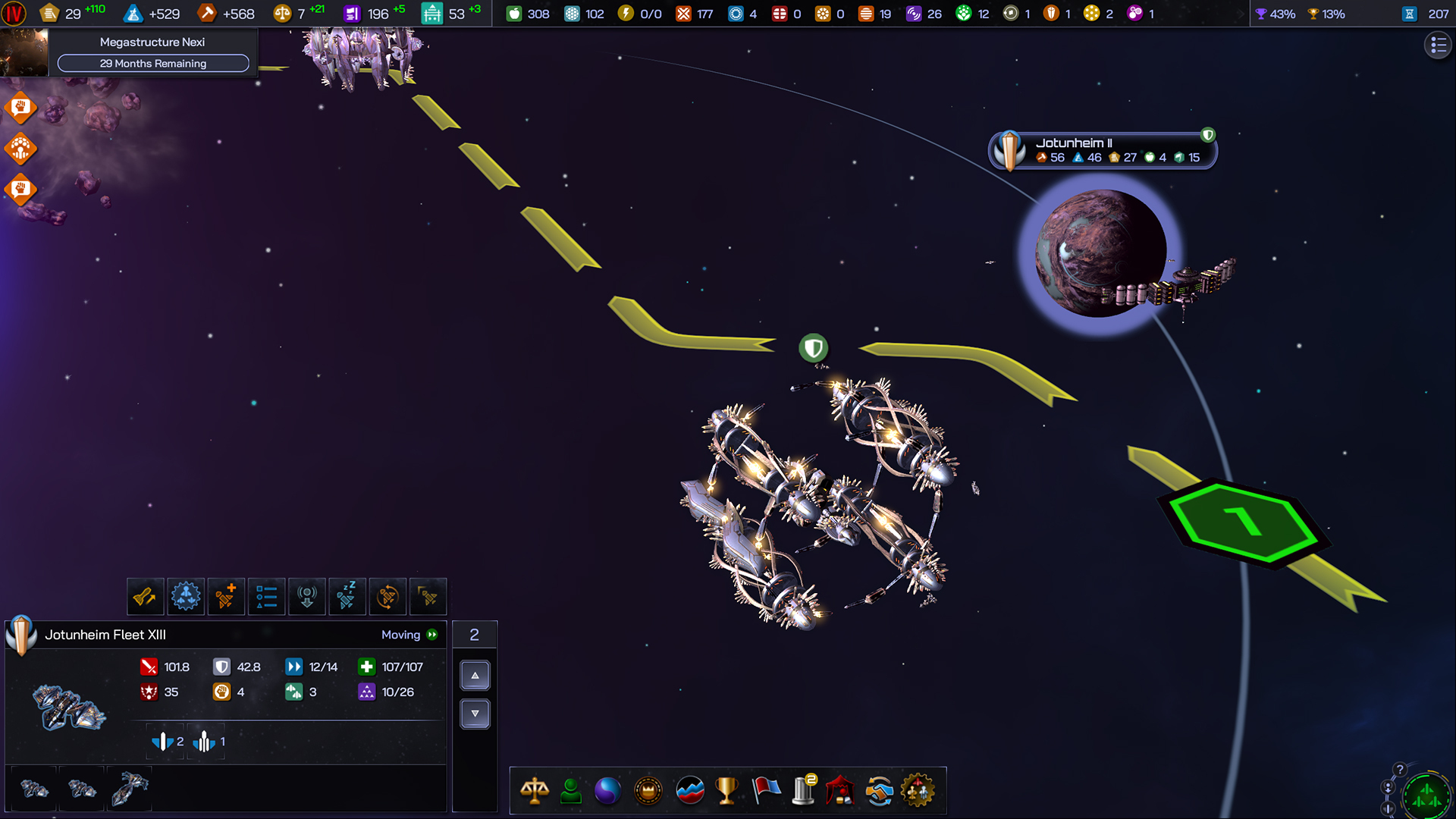This screenshot has height=819, width=1456.
Task: Select the ship with orange plus command
Action: [x=226, y=597]
